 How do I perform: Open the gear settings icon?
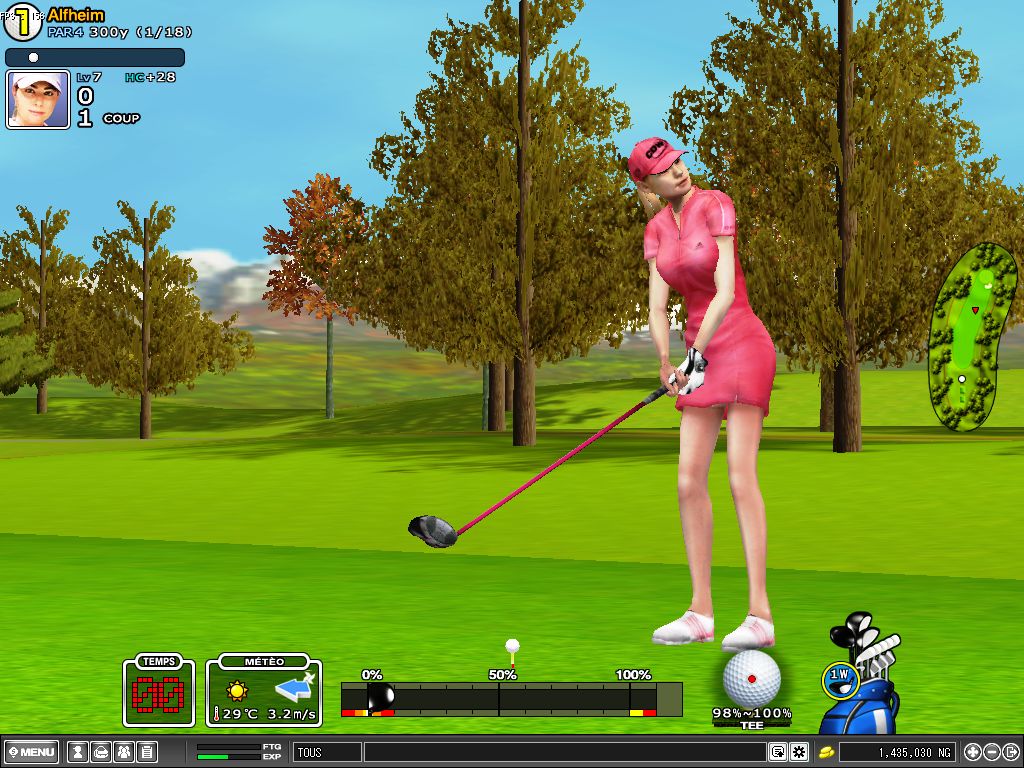click(x=799, y=752)
